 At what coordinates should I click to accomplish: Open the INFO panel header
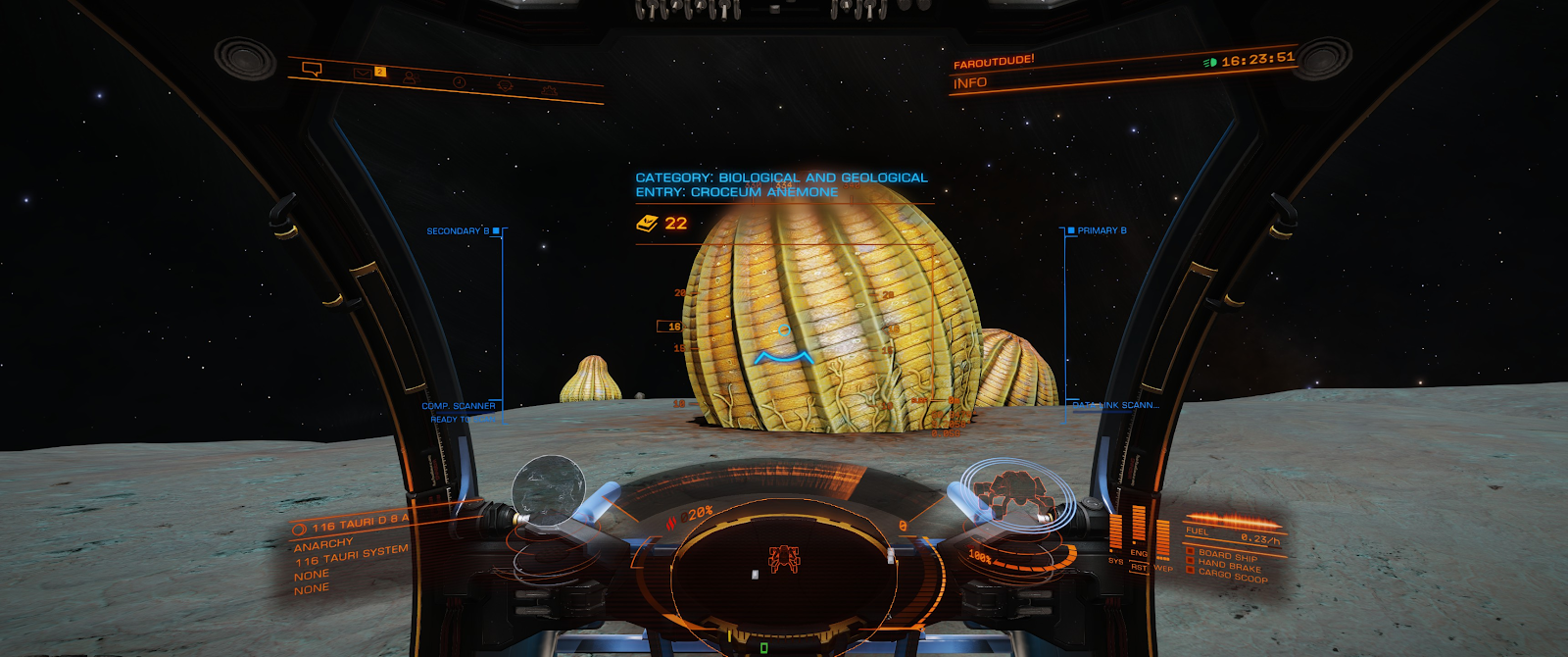point(970,83)
